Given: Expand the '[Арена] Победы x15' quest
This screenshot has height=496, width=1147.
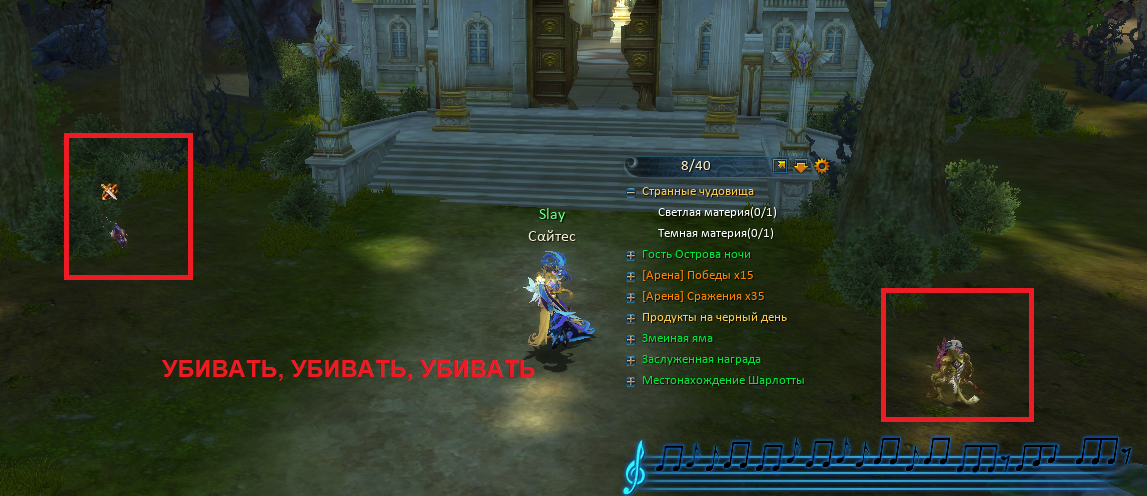Looking at the screenshot, I should [631, 276].
